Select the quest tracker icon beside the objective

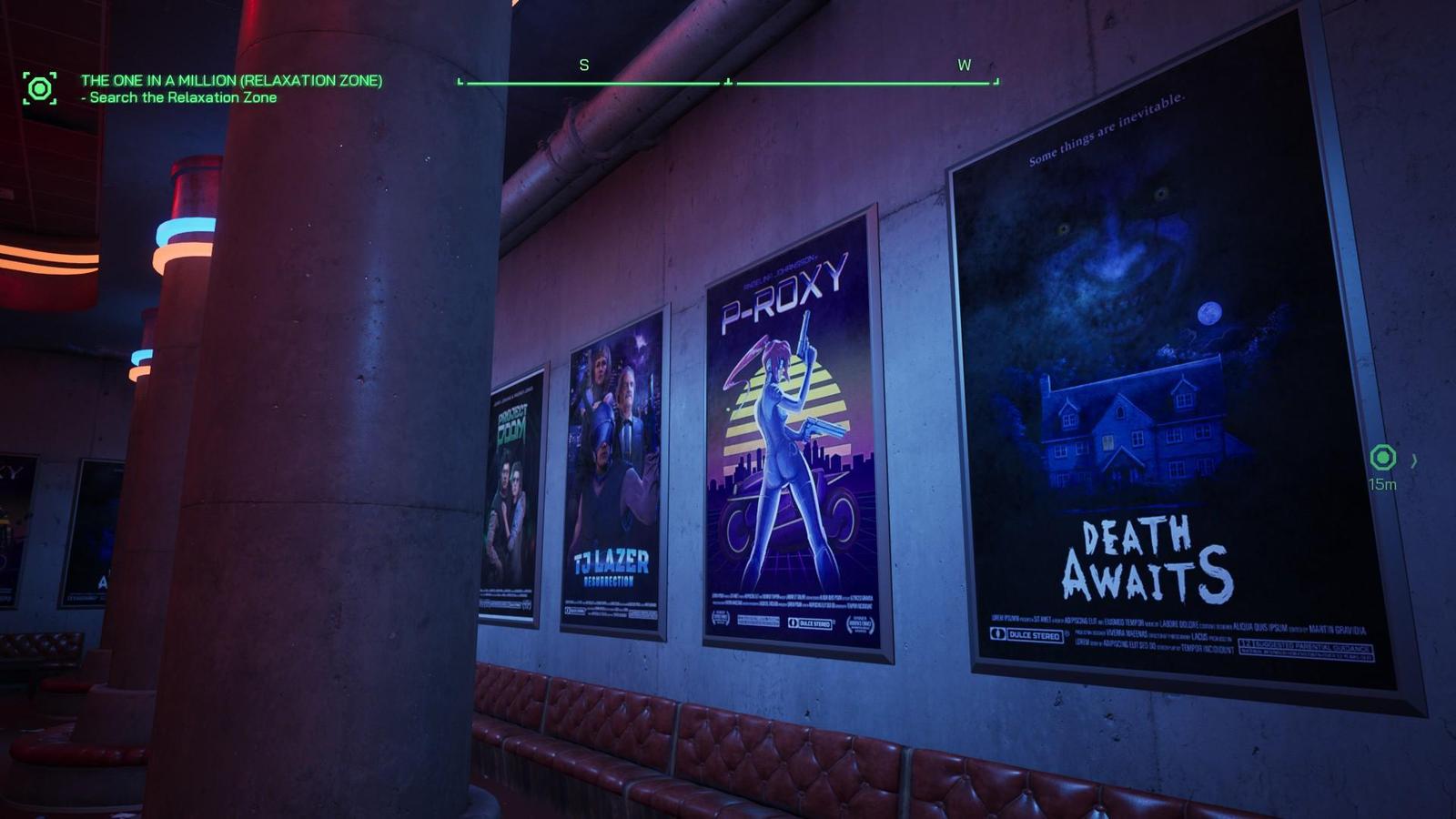pos(39,88)
